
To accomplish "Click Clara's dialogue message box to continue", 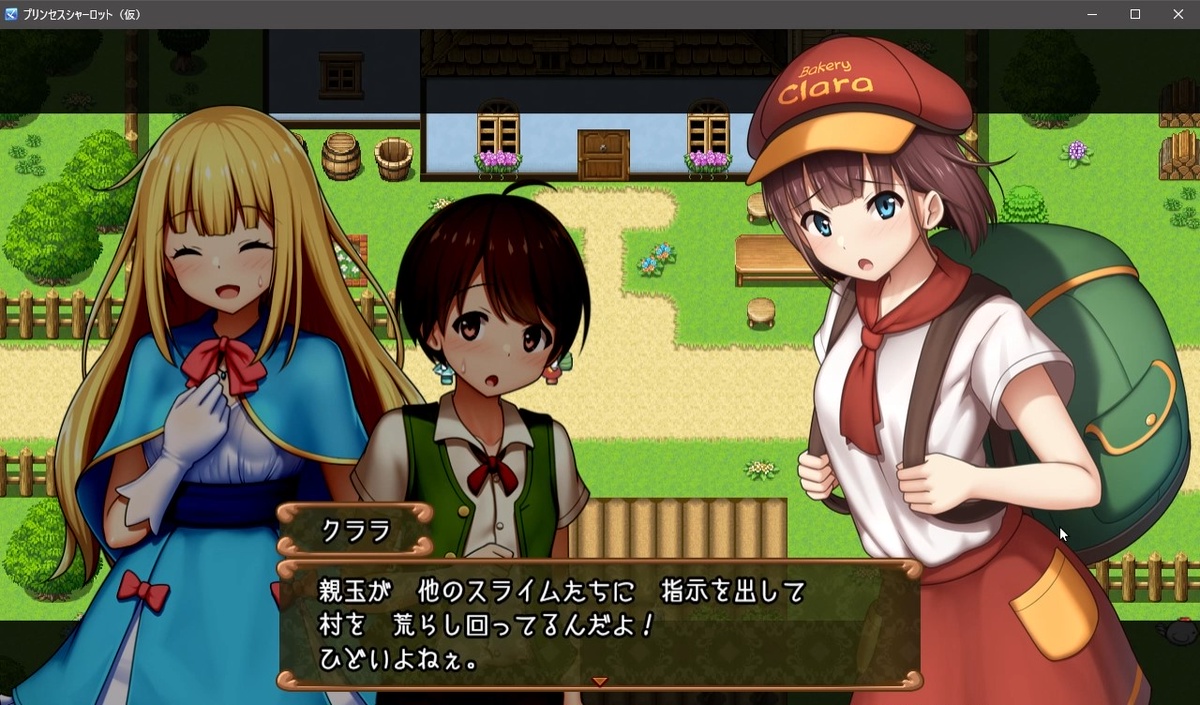I will tap(598, 622).
